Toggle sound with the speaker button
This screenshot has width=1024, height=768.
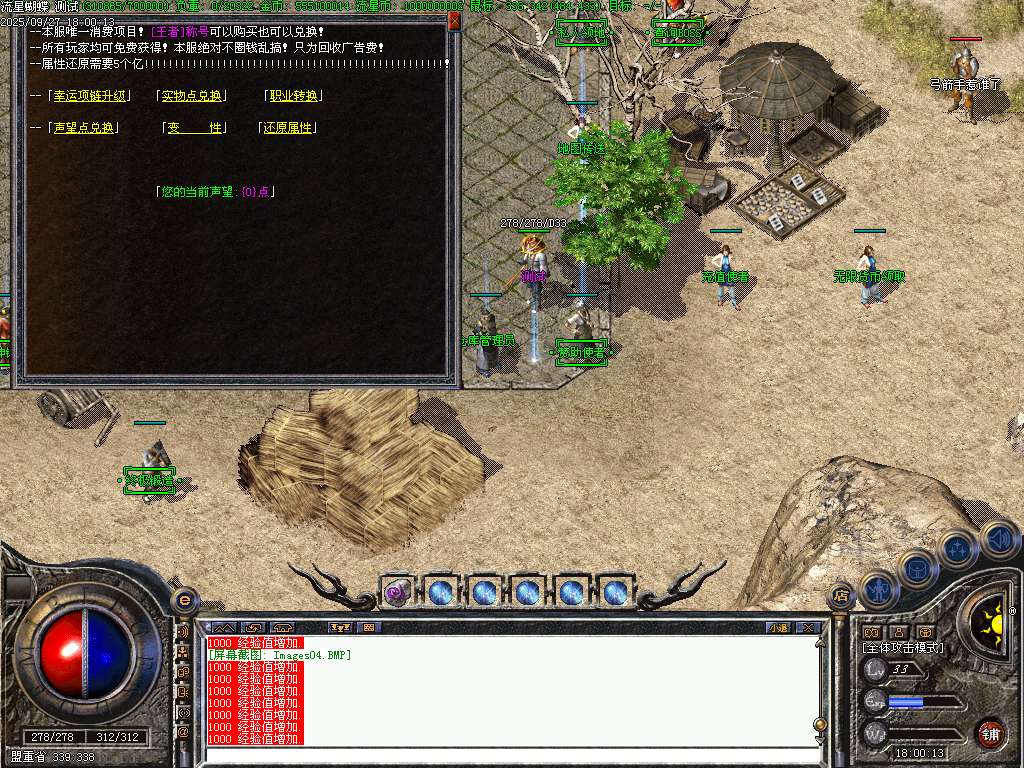pos(998,537)
